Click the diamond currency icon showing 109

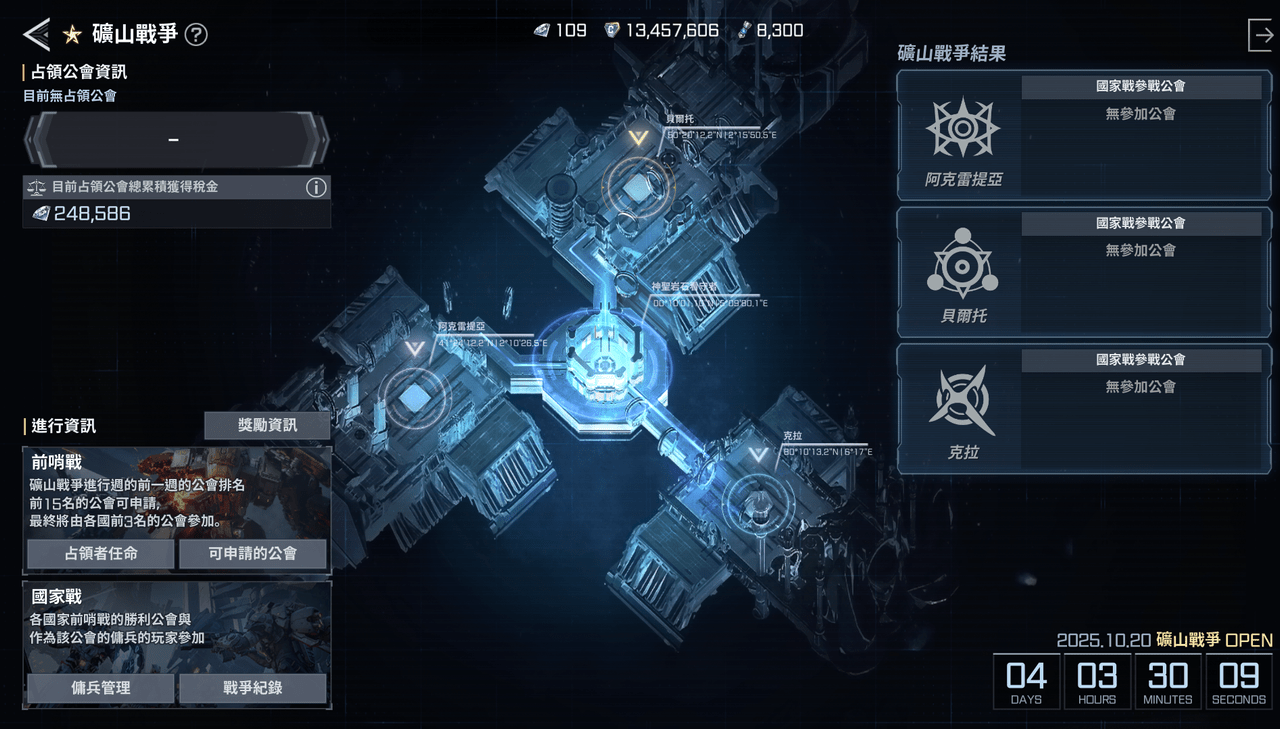pyautogui.click(x=541, y=30)
